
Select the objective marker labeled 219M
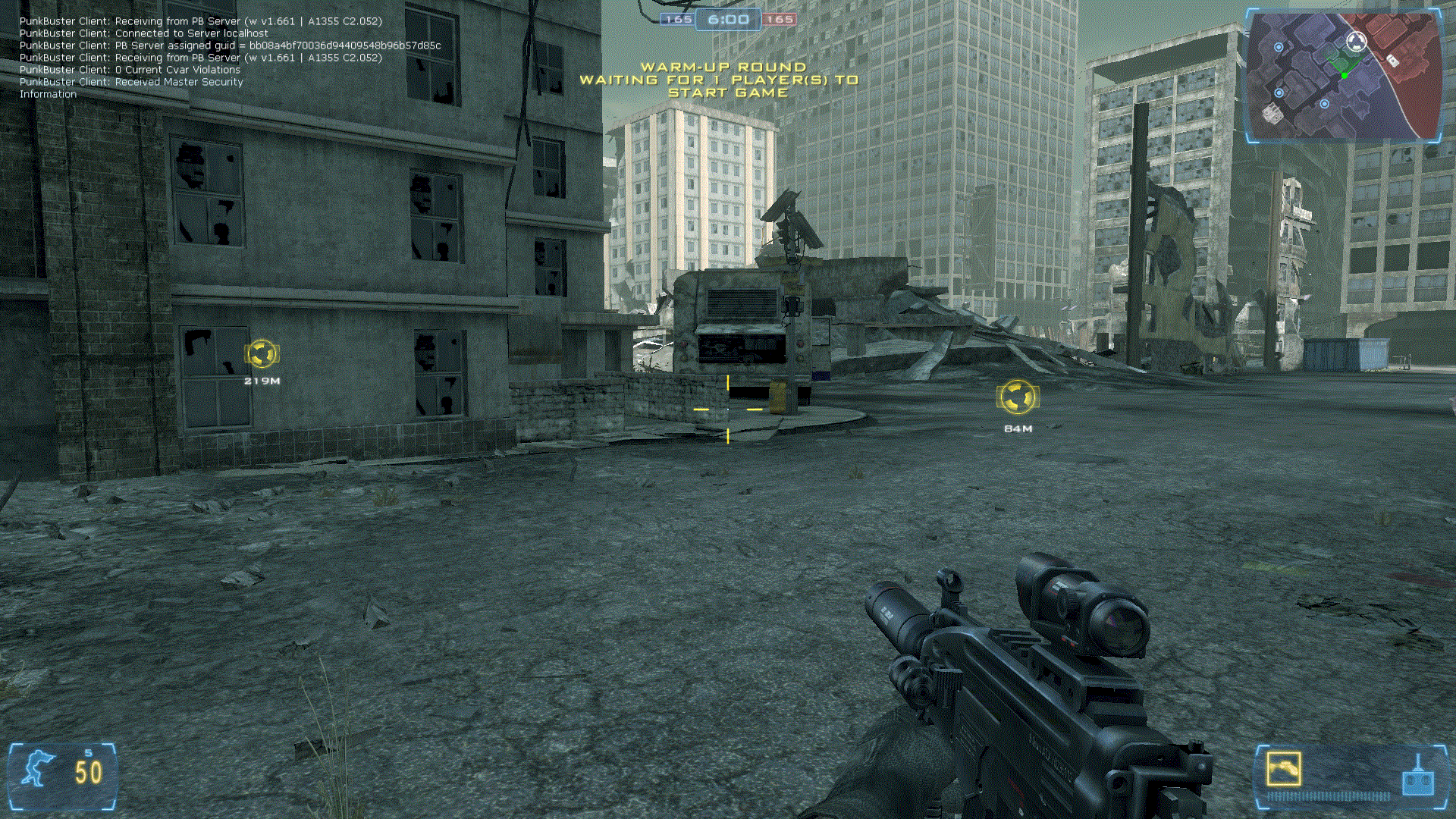[262, 354]
